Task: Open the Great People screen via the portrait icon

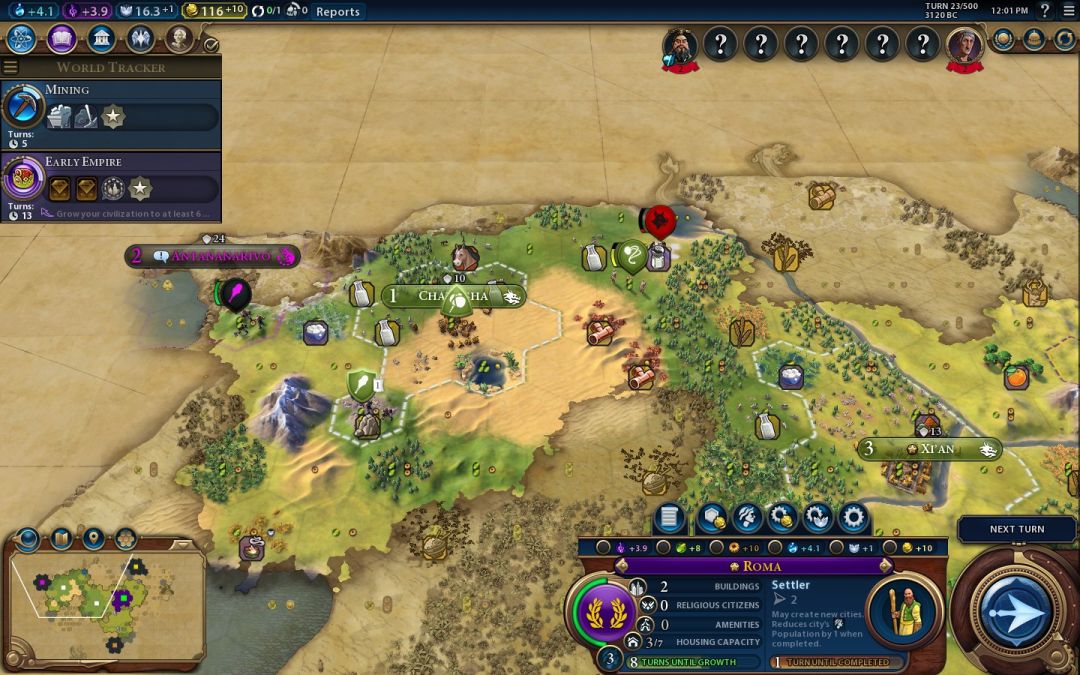Action: tap(179, 39)
